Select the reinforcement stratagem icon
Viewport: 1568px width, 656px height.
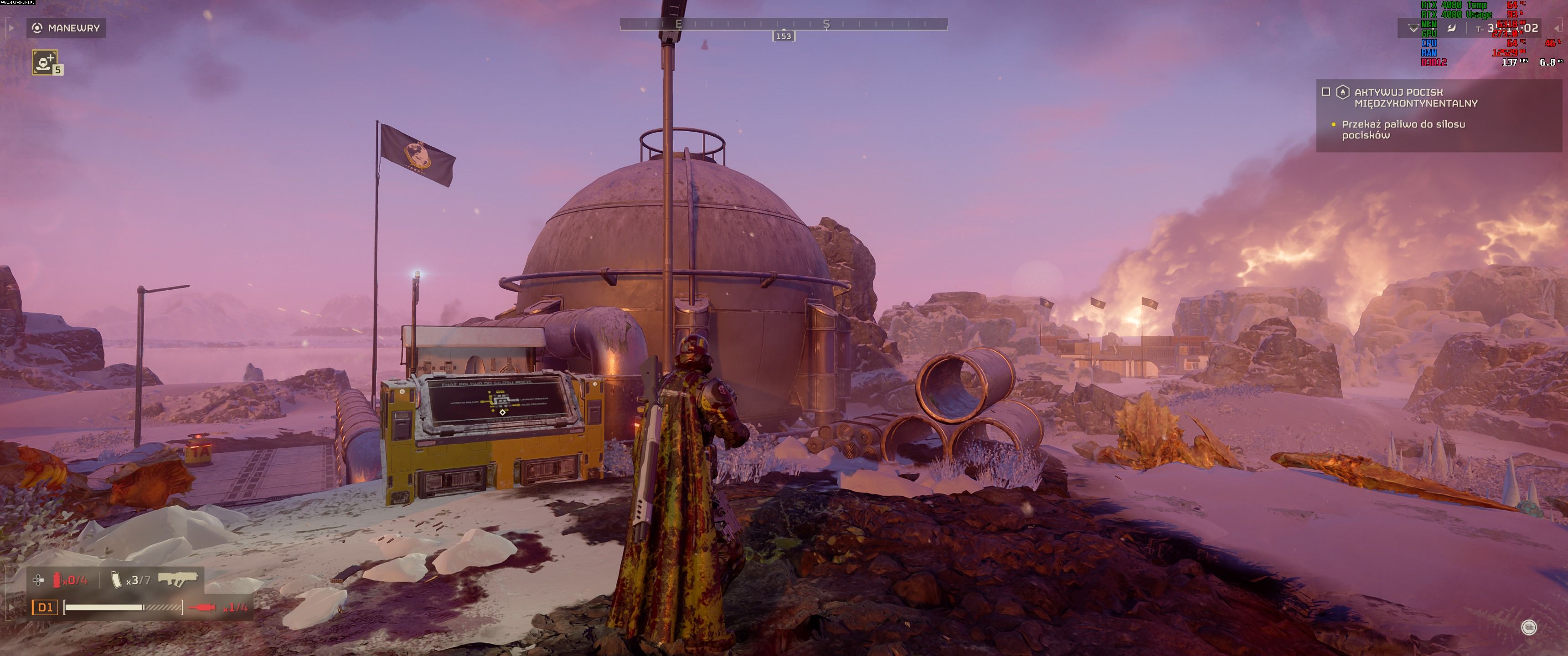pyautogui.click(x=44, y=62)
